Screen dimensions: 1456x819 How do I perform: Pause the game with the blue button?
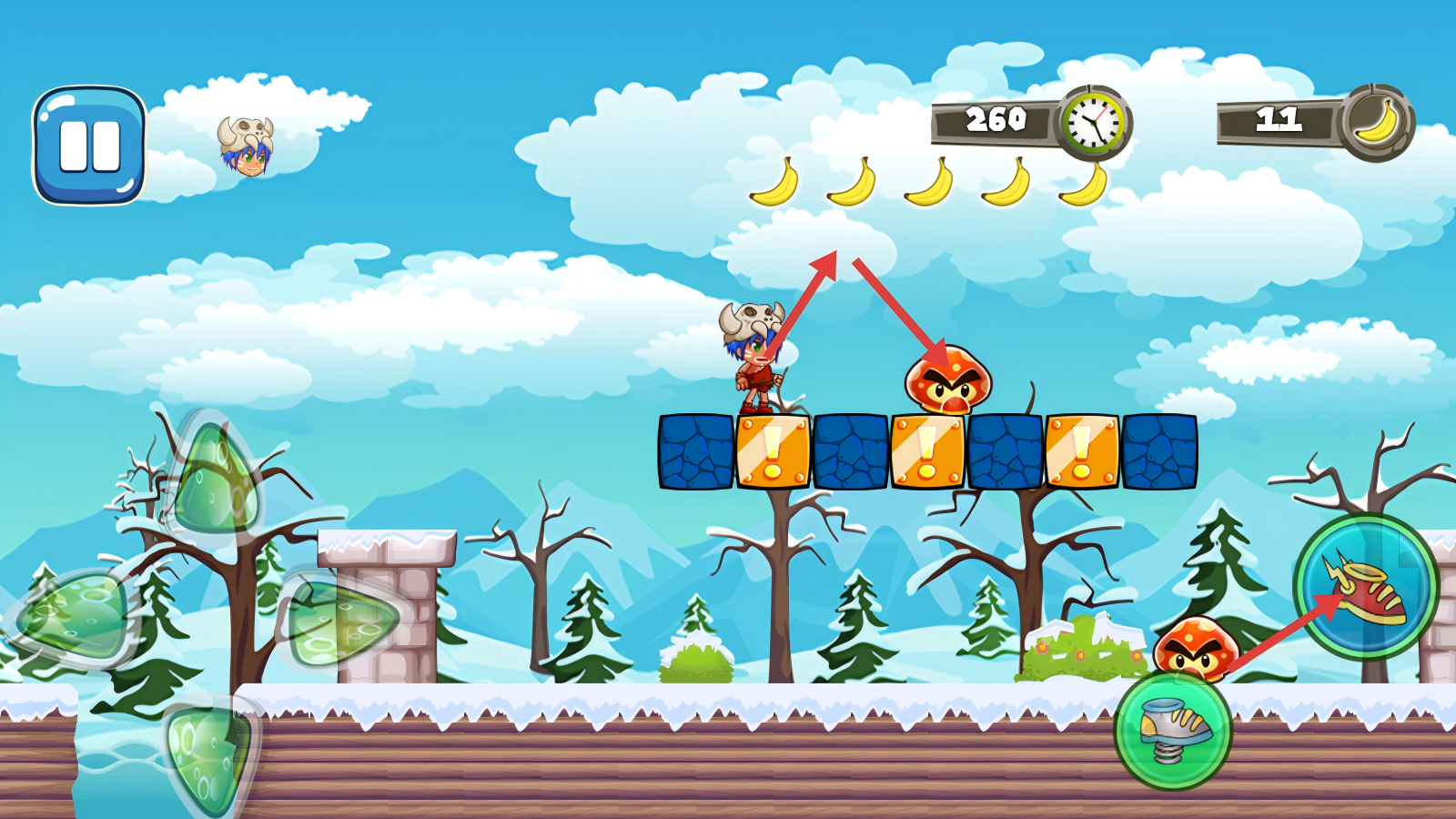[x=89, y=146]
